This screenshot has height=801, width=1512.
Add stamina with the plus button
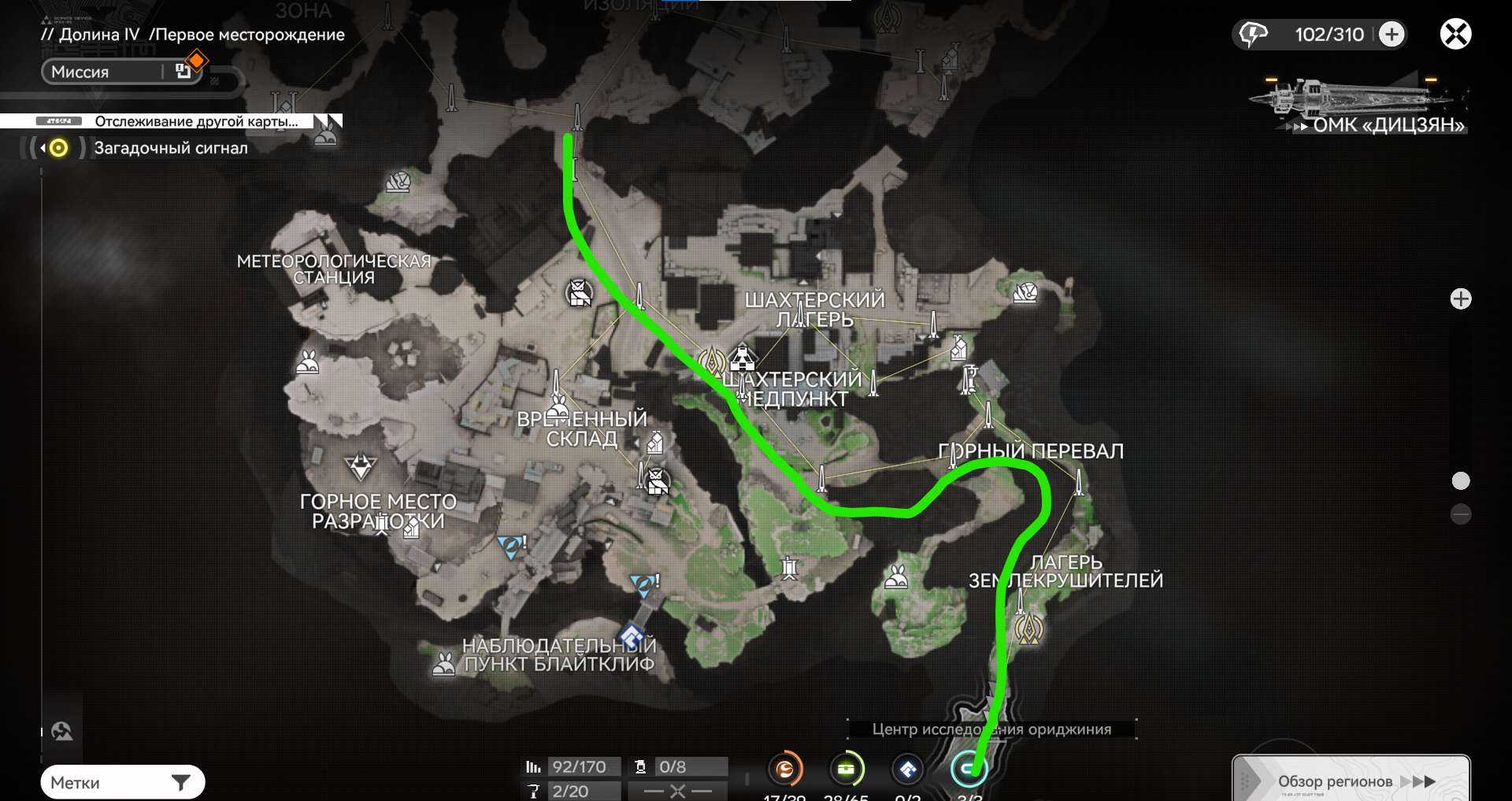coord(1392,34)
